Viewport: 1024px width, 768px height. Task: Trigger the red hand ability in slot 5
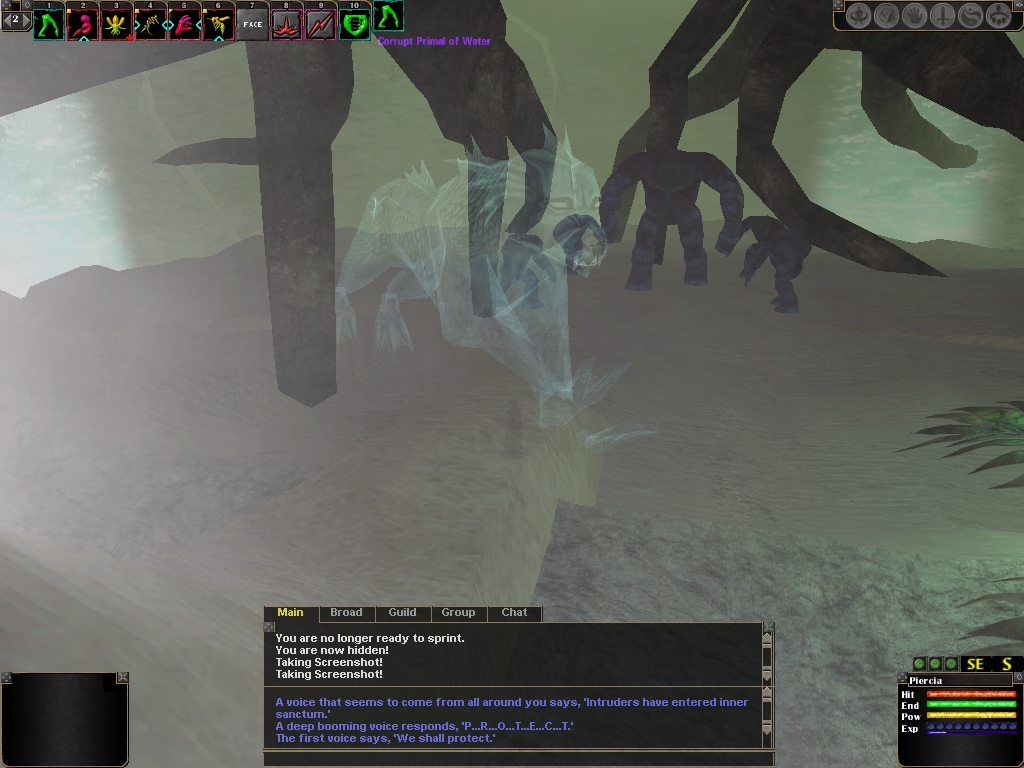point(185,24)
